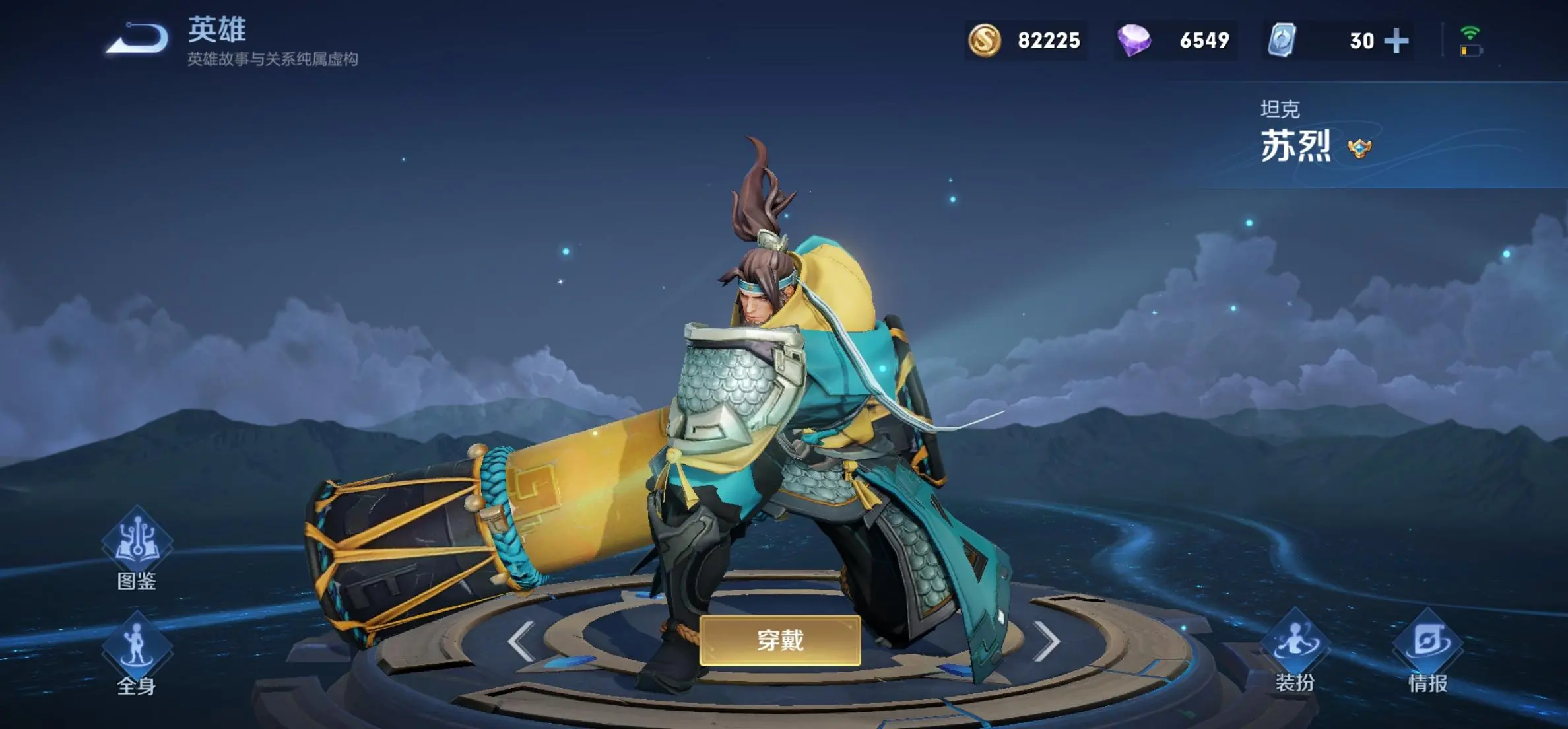This screenshot has width=1568, height=729.
Task: Select the badge icon beside 苏烈
Action: 1359,149
